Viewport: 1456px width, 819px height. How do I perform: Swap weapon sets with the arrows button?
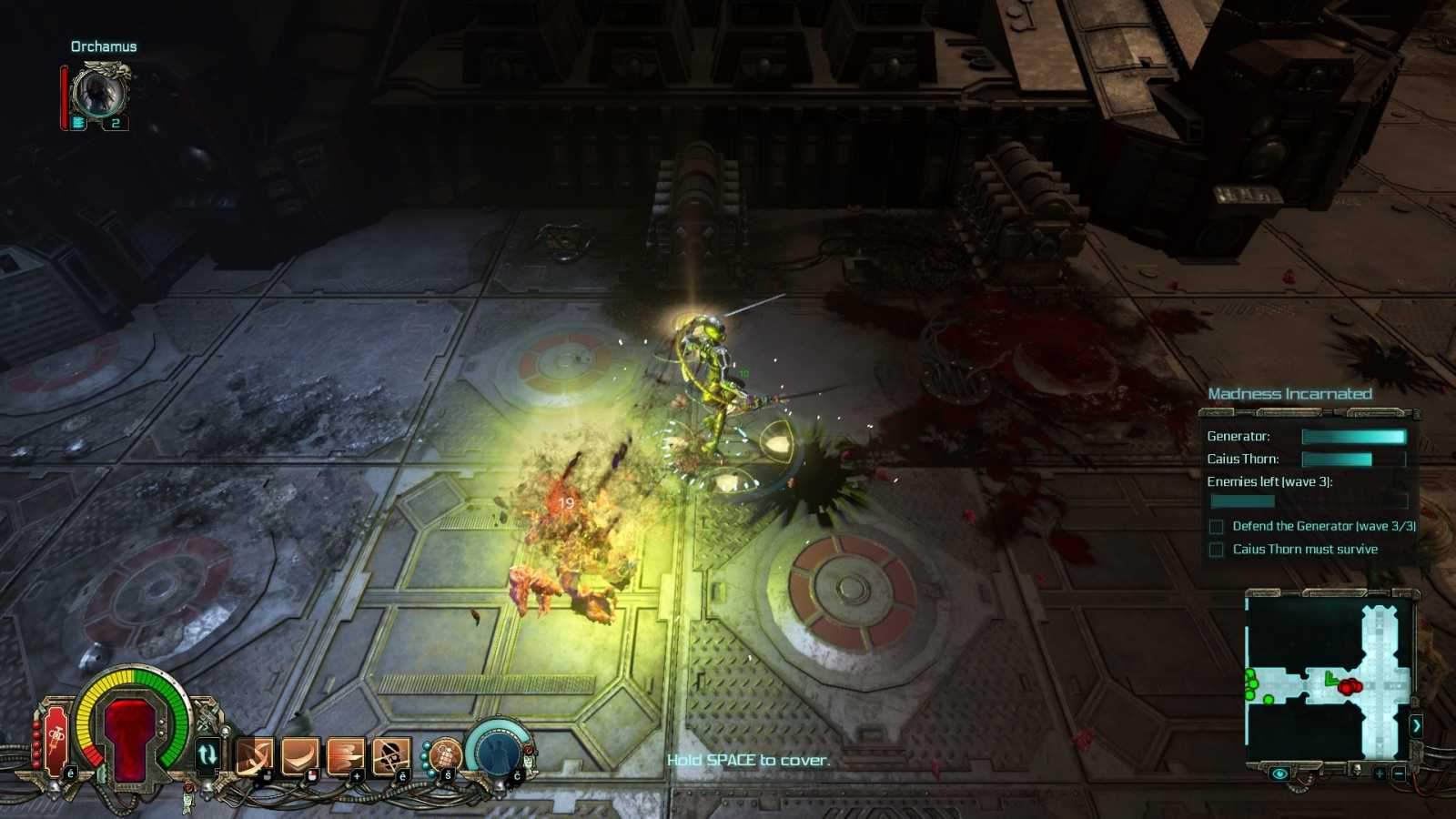click(207, 753)
